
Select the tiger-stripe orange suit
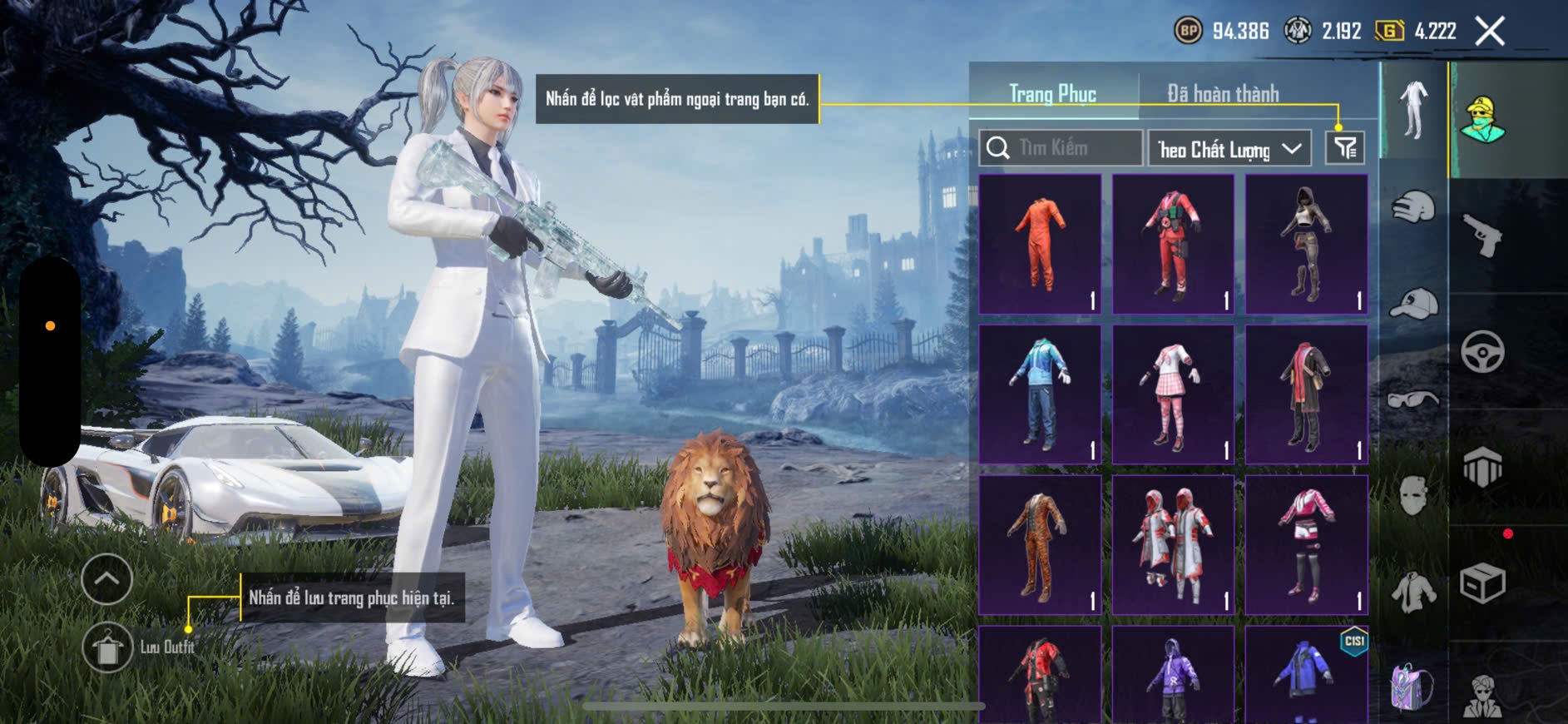pyautogui.click(x=1040, y=545)
